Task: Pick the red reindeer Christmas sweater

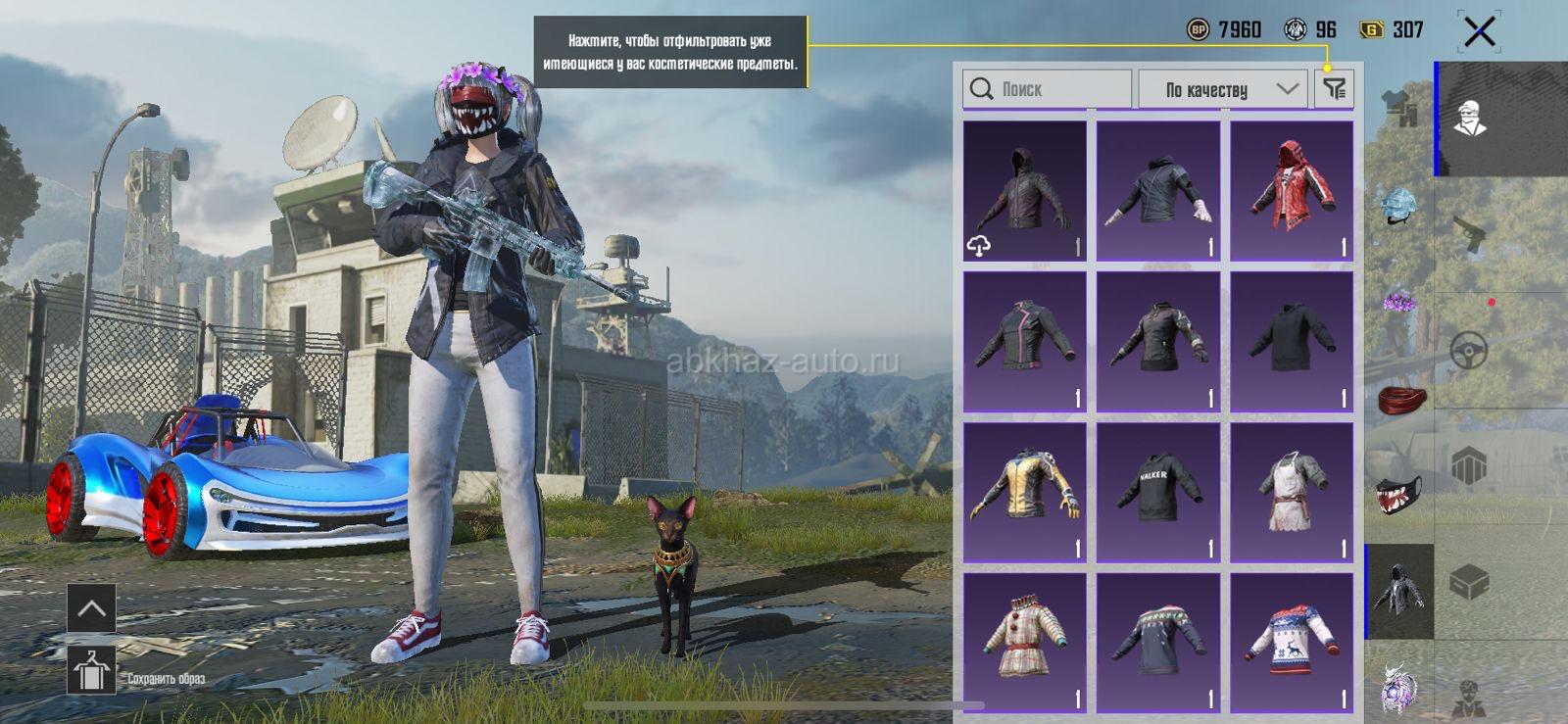Action: click(1292, 643)
